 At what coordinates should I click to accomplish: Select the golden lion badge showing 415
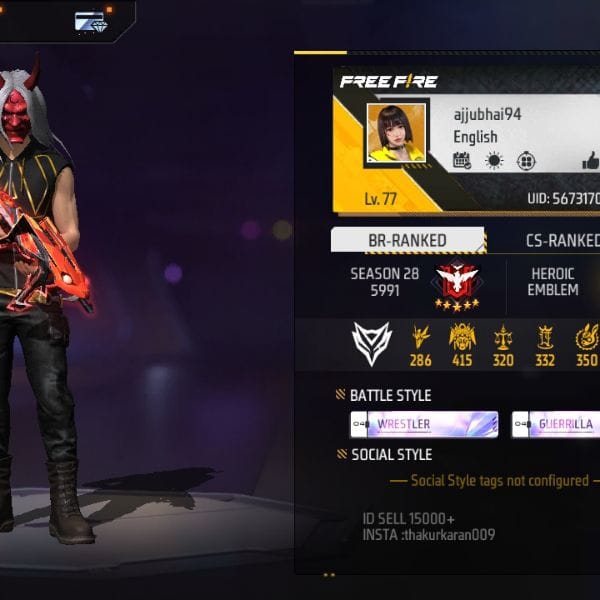462,338
